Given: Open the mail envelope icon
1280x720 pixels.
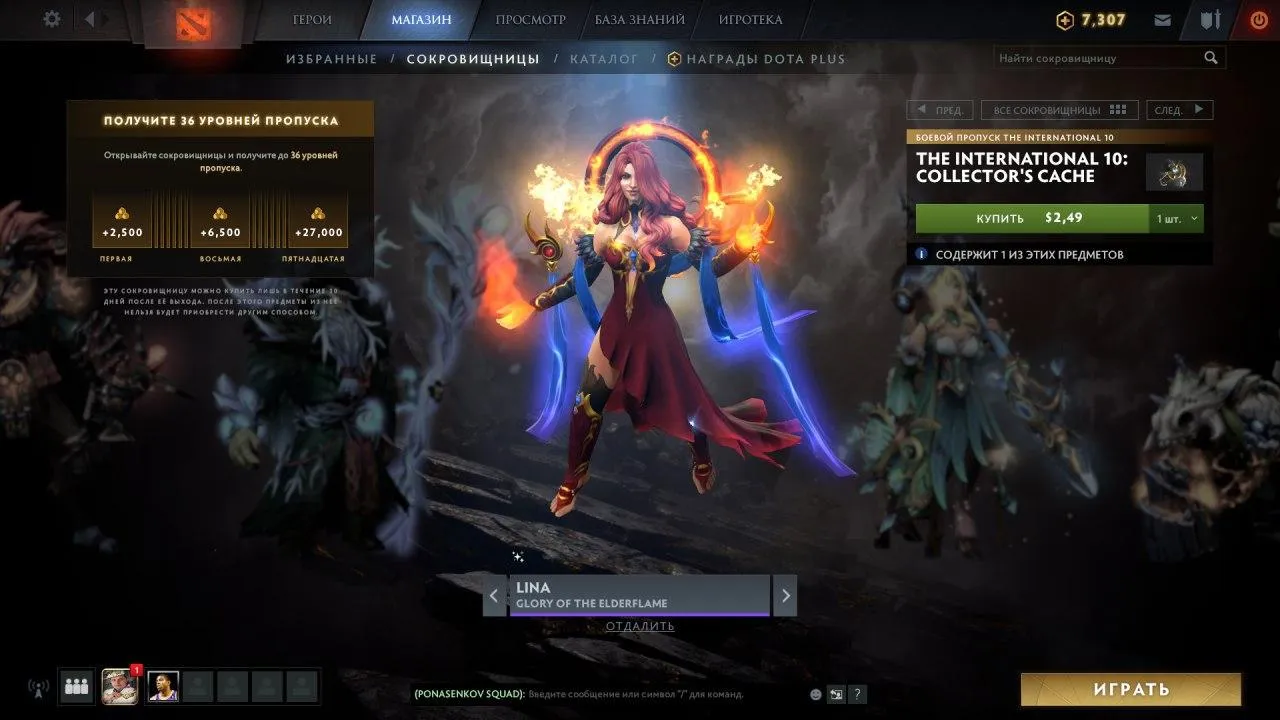Looking at the screenshot, I should coord(1162,20).
